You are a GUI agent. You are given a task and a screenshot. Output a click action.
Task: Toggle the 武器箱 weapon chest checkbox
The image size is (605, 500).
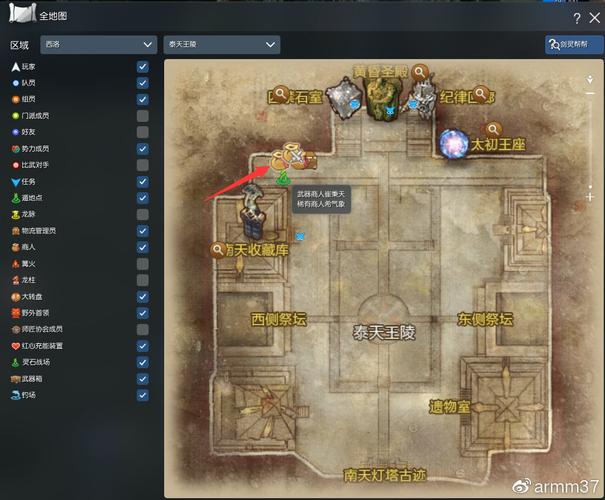pyautogui.click(x=143, y=379)
